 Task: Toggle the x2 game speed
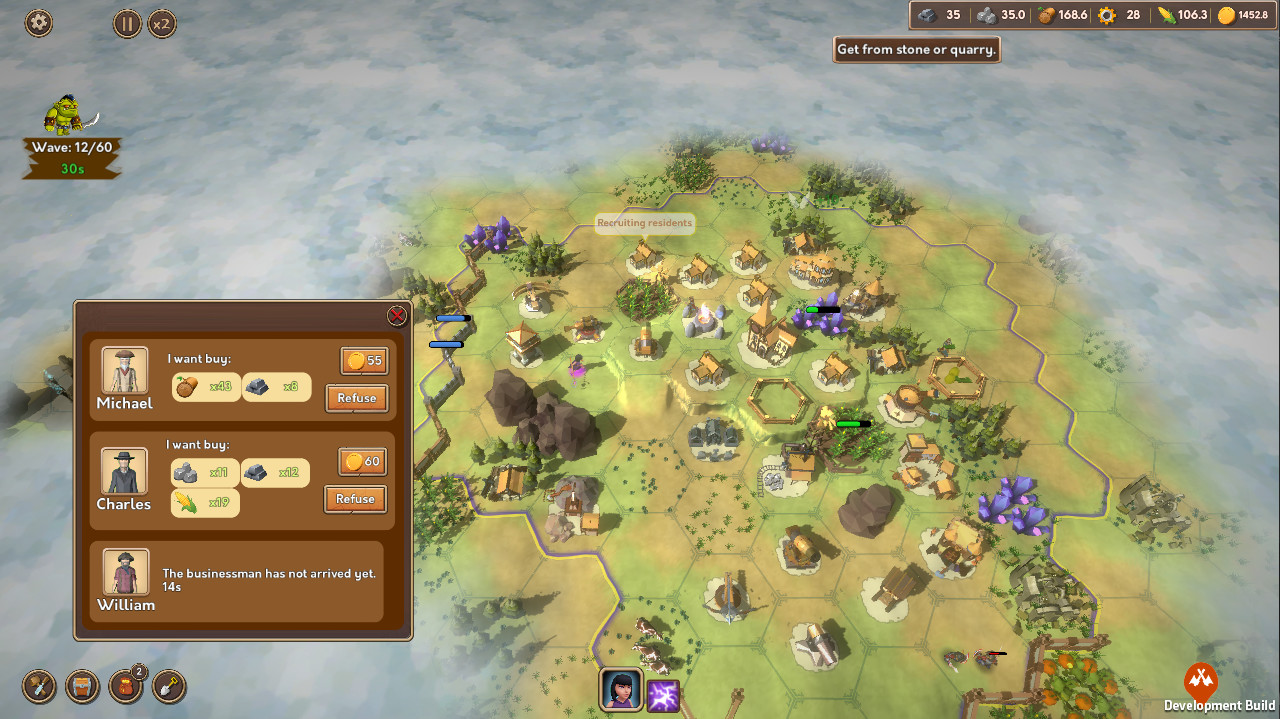[x=162, y=23]
